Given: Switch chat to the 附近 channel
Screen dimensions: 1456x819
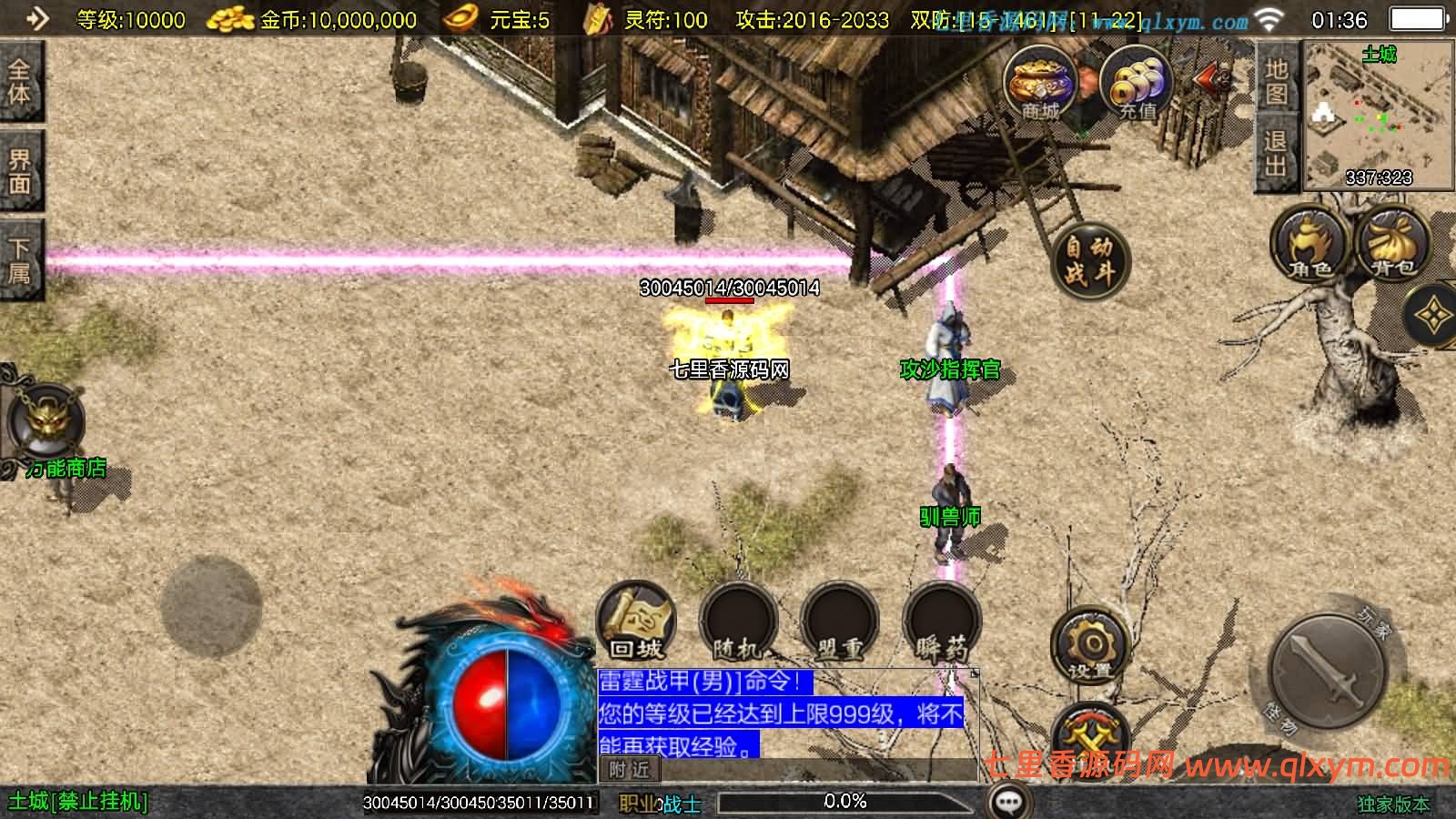Looking at the screenshot, I should point(630,770).
